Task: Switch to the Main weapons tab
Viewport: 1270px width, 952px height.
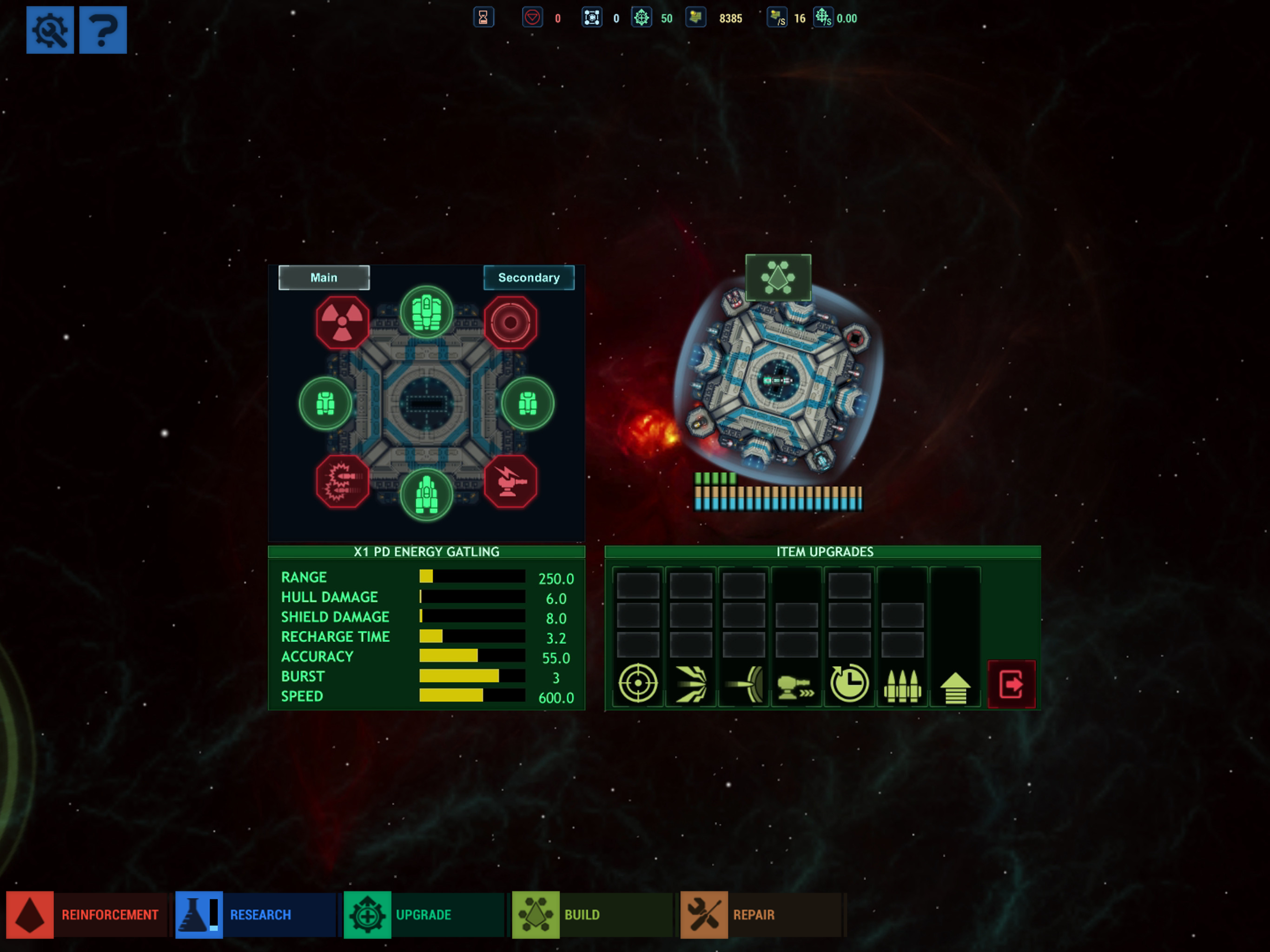Action: [x=324, y=278]
